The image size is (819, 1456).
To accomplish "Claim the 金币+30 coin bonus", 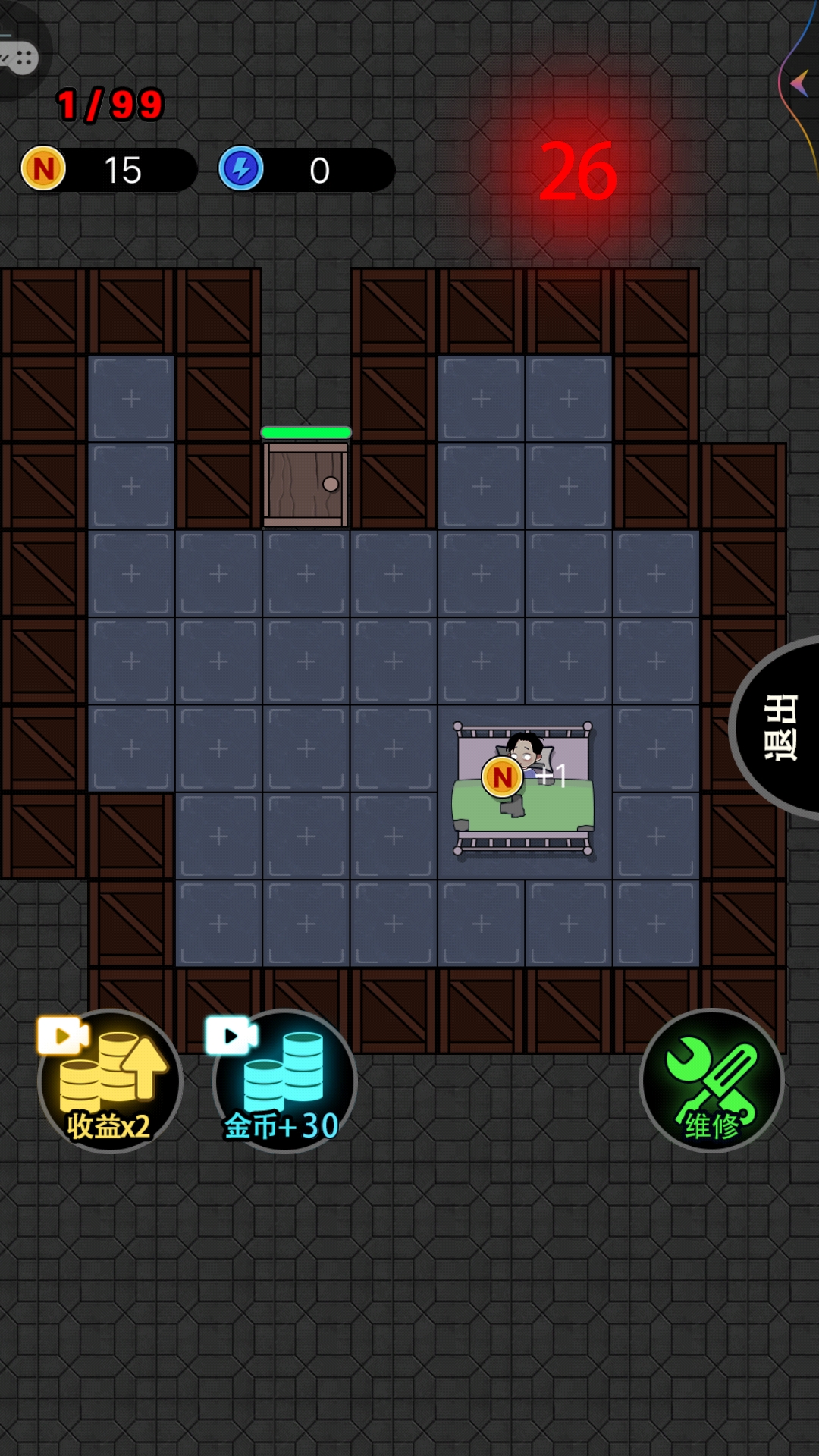I will click(x=284, y=1081).
